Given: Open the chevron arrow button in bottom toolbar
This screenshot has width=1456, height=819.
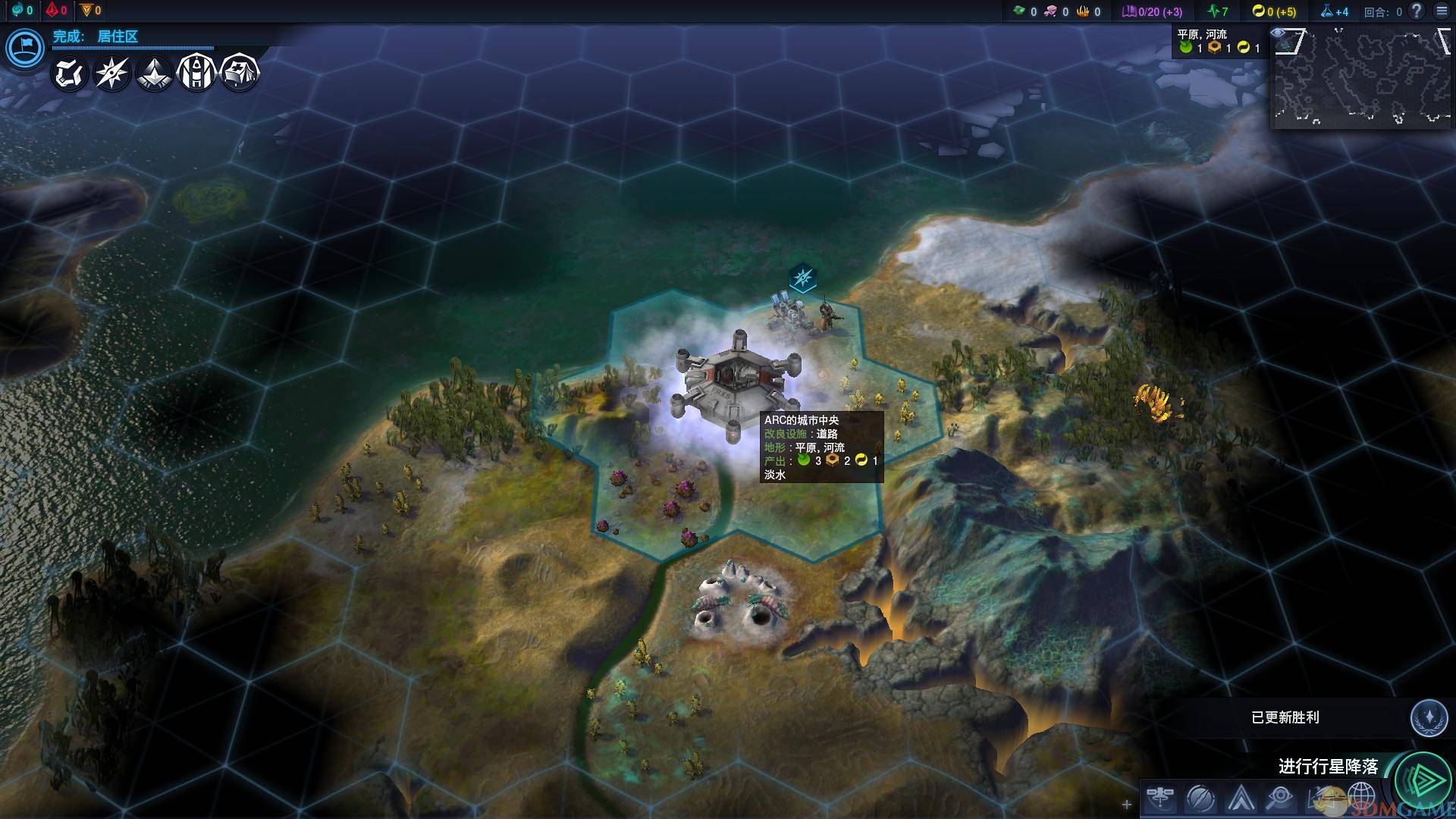Looking at the screenshot, I should pyautogui.click(x=1241, y=798).
